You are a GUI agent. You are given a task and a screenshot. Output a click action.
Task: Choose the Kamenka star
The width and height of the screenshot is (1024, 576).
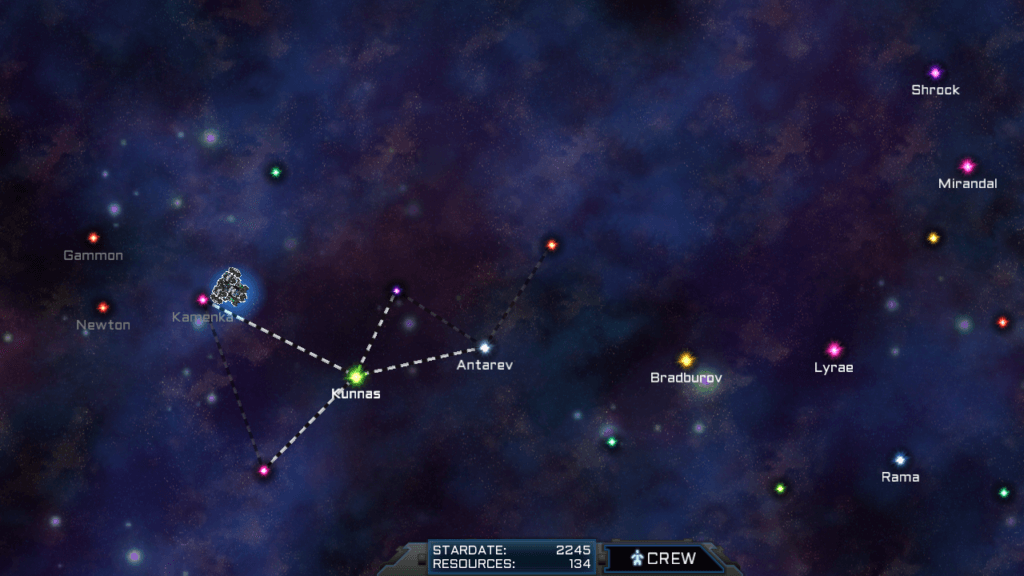203,299
